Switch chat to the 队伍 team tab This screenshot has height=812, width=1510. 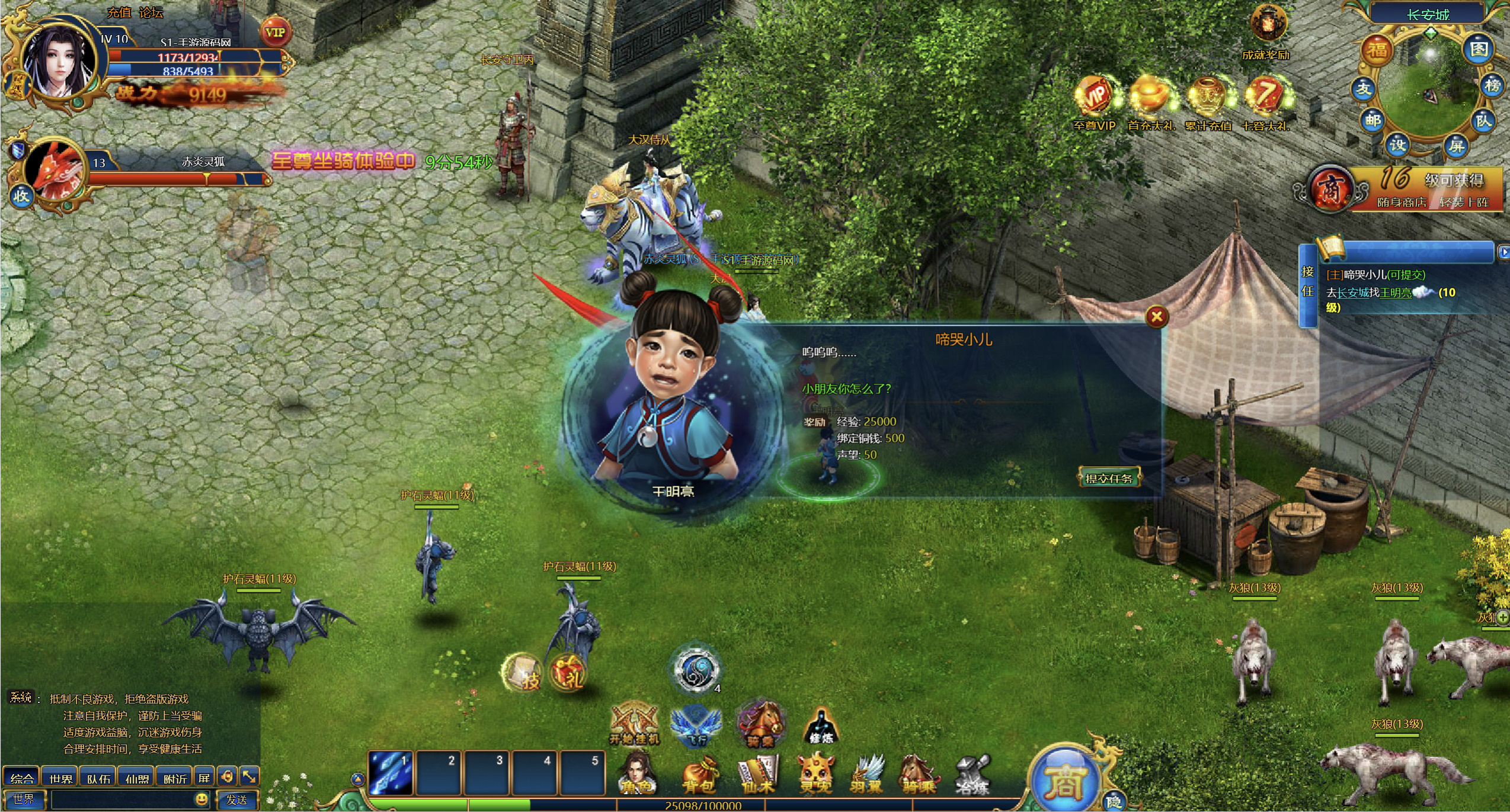click(98, 778)
